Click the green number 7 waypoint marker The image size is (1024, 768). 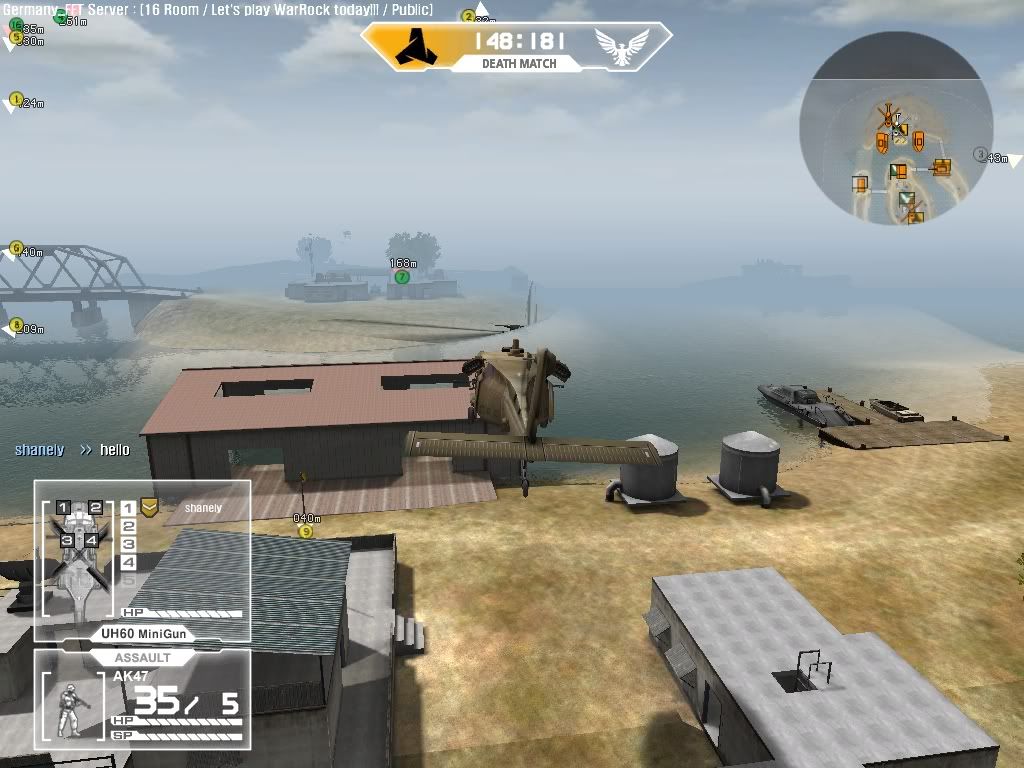coord(402,277)
